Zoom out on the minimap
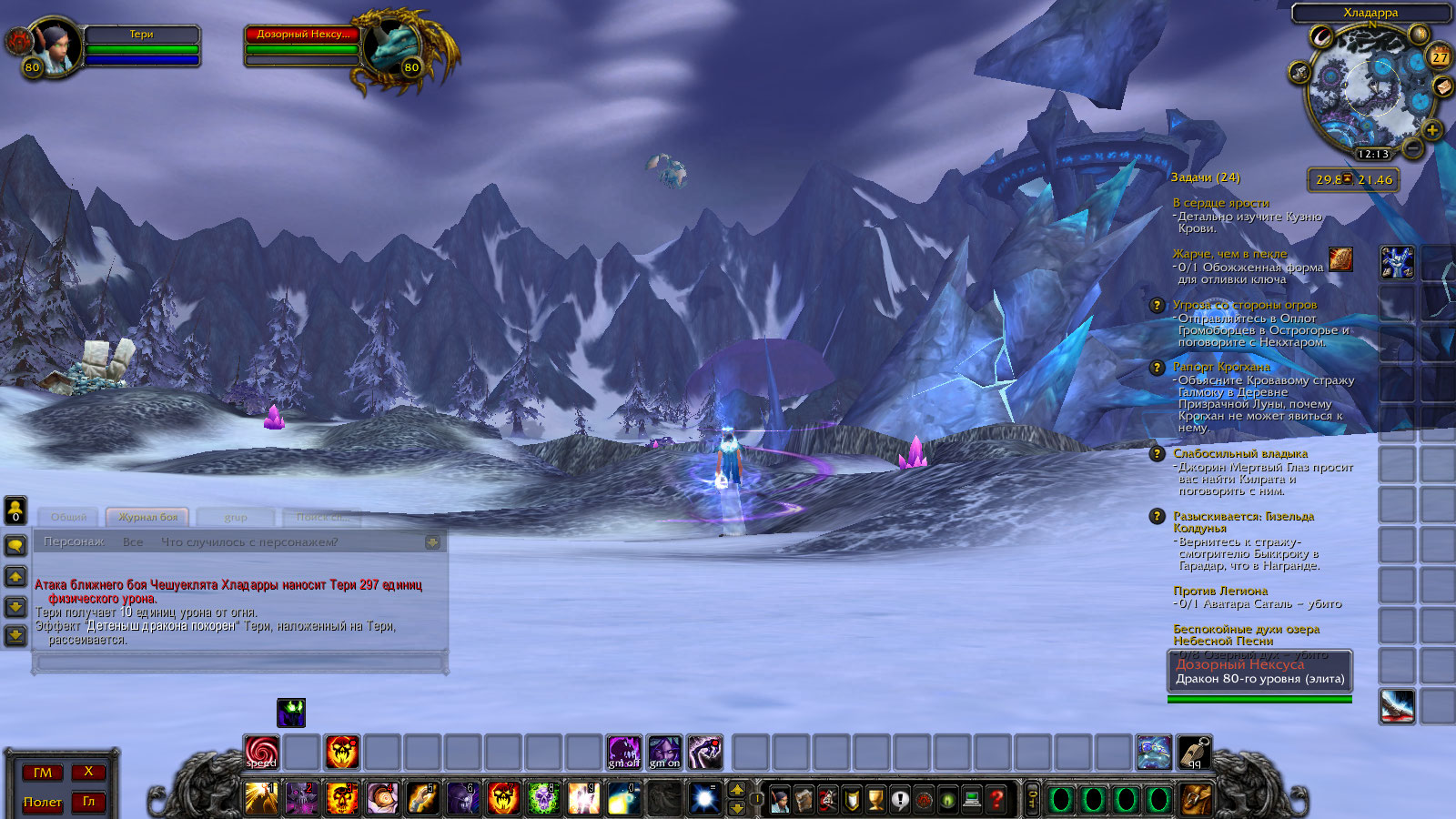Screen dimensions: 1456x819 [1413, 147]
